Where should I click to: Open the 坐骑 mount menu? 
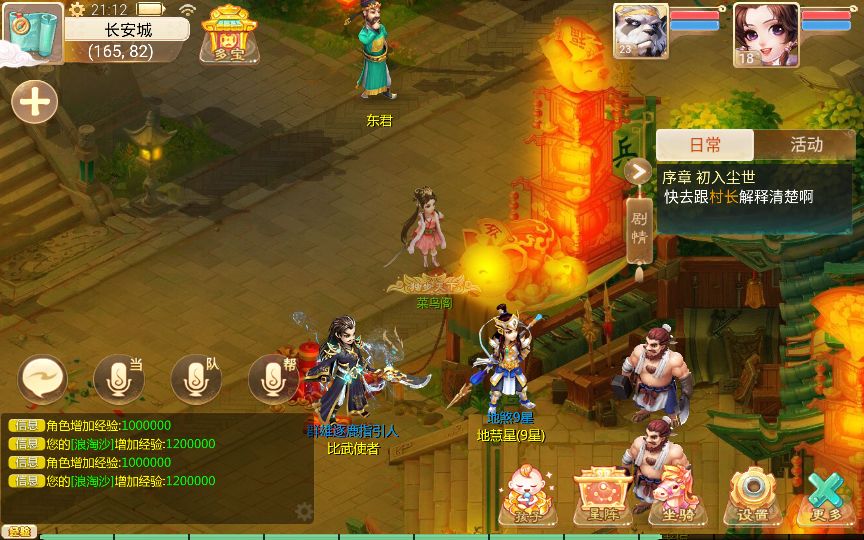[678, 495]
